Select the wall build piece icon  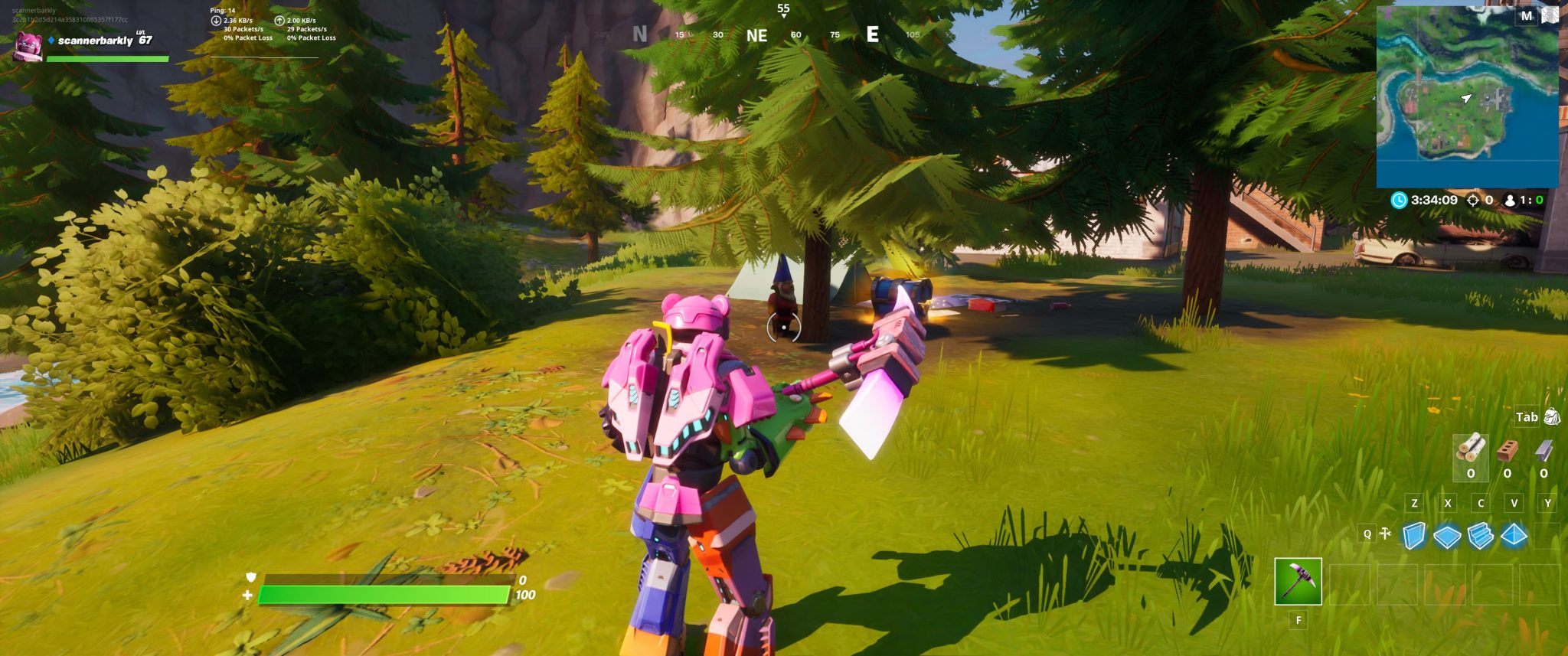(1415, 536)
